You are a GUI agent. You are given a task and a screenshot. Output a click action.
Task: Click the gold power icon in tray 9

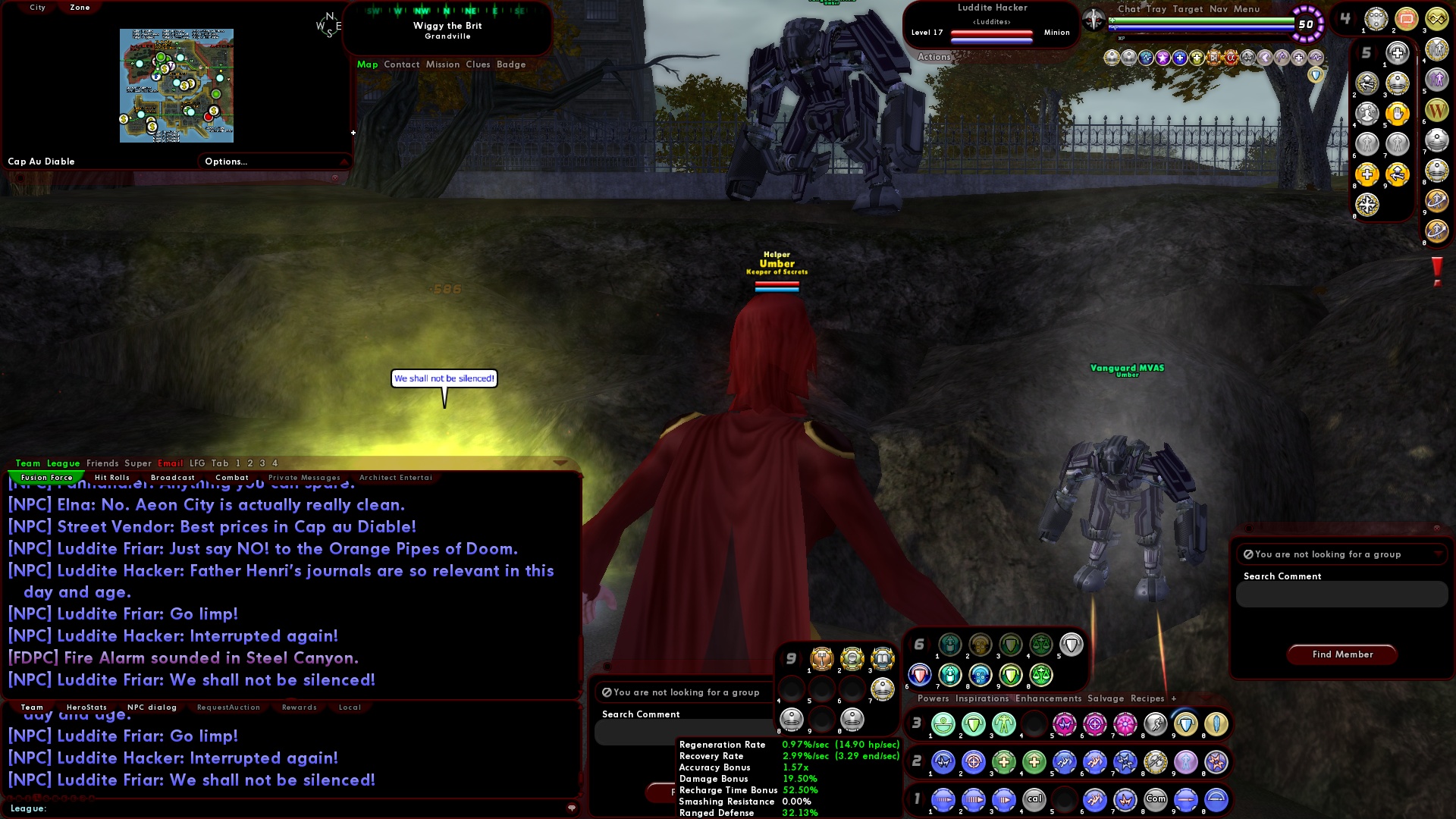point(821,660)
